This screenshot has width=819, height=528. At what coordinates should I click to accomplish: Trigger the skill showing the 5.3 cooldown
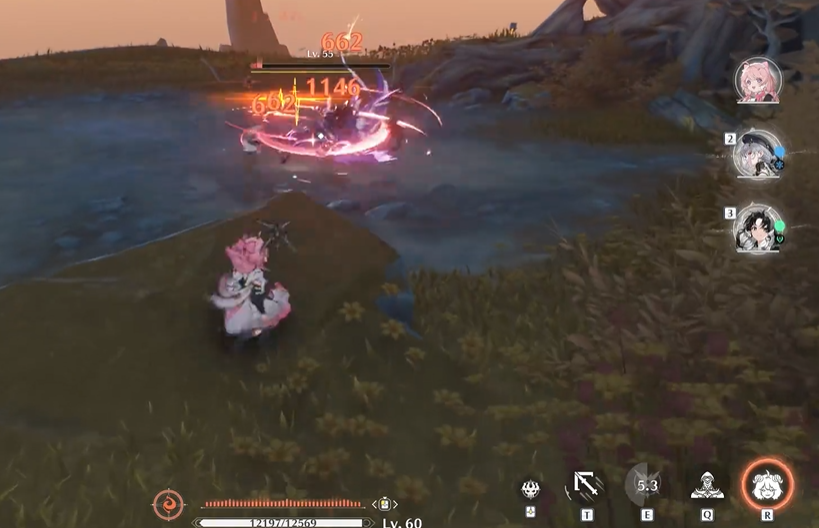pyautogui.click(x=646, y=485)
